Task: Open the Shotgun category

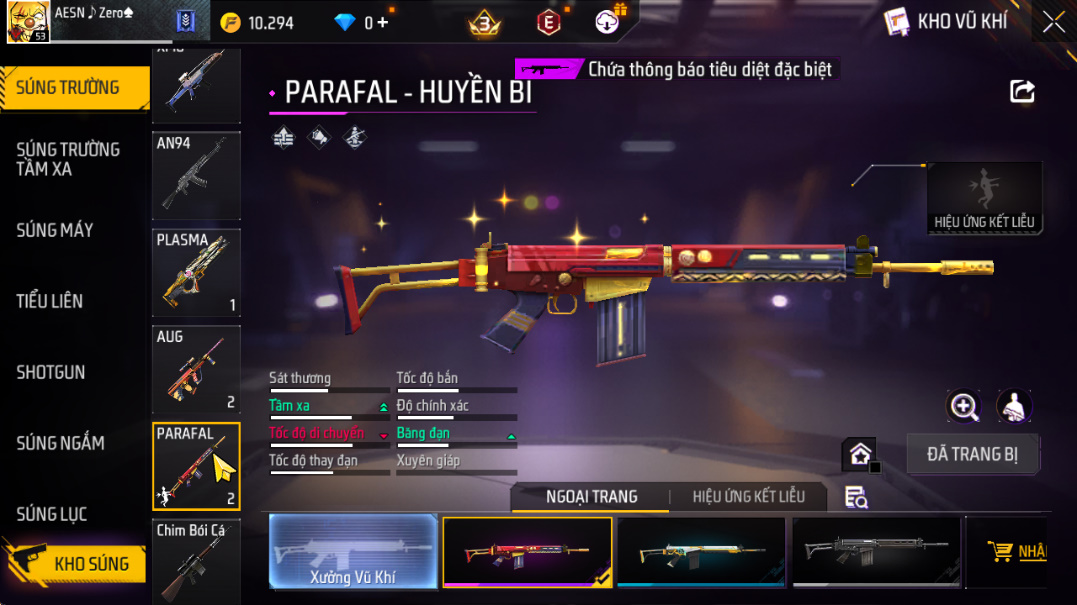Action: (x=51, y=372)
